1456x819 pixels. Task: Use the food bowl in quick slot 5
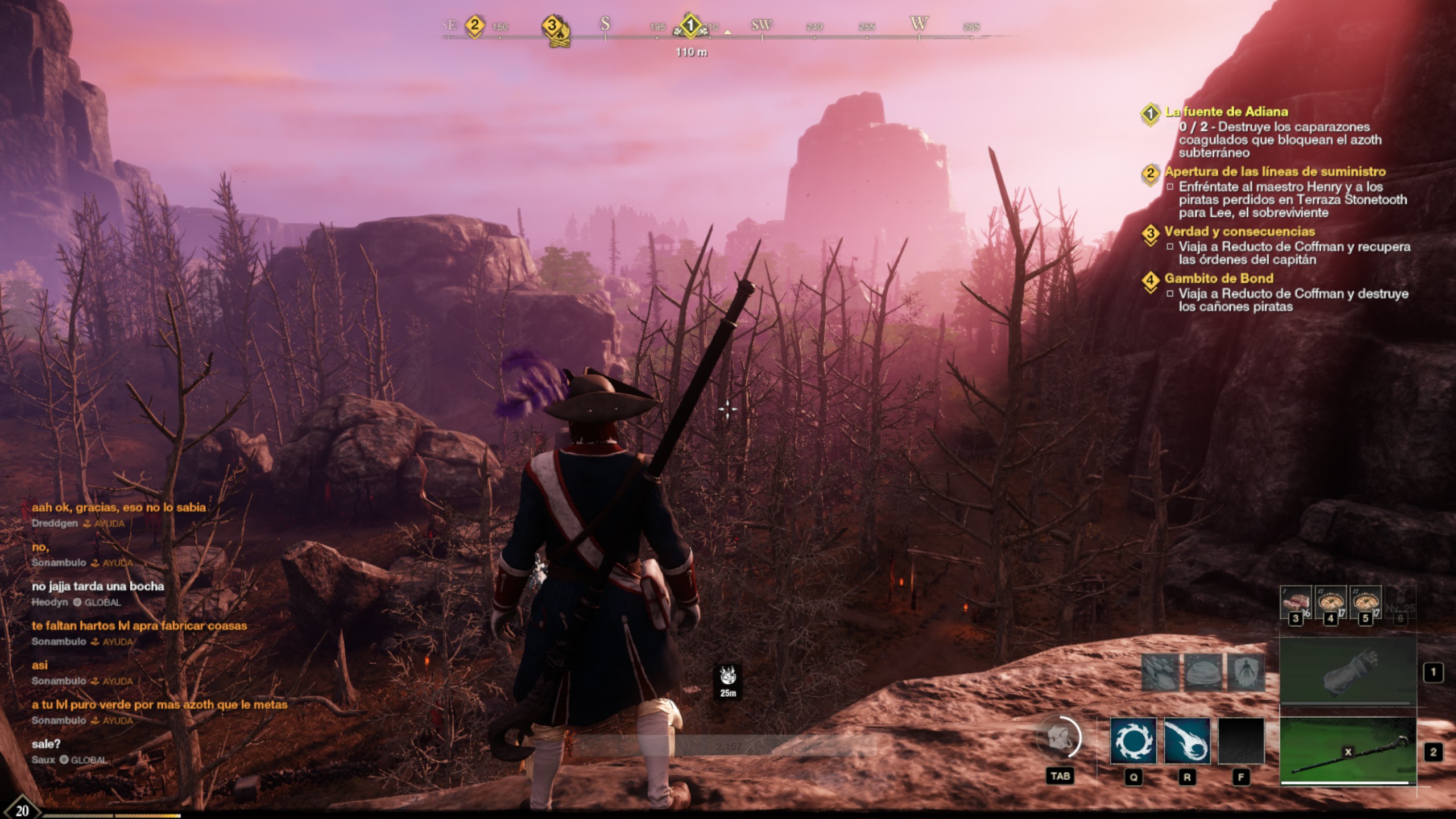coord(1366,603)
